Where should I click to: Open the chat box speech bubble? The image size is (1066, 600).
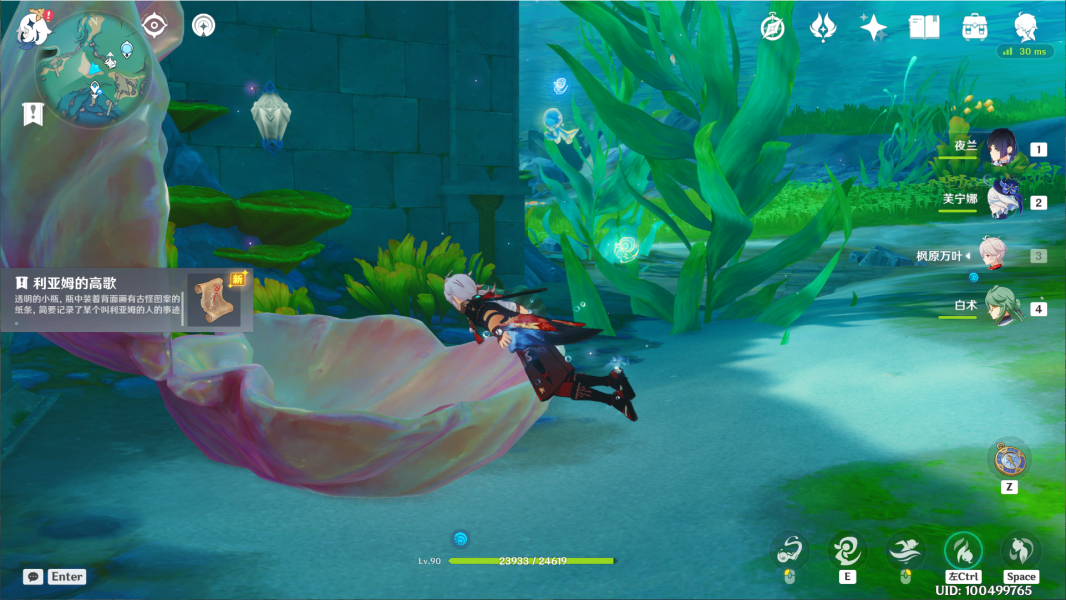pos(34,577)
